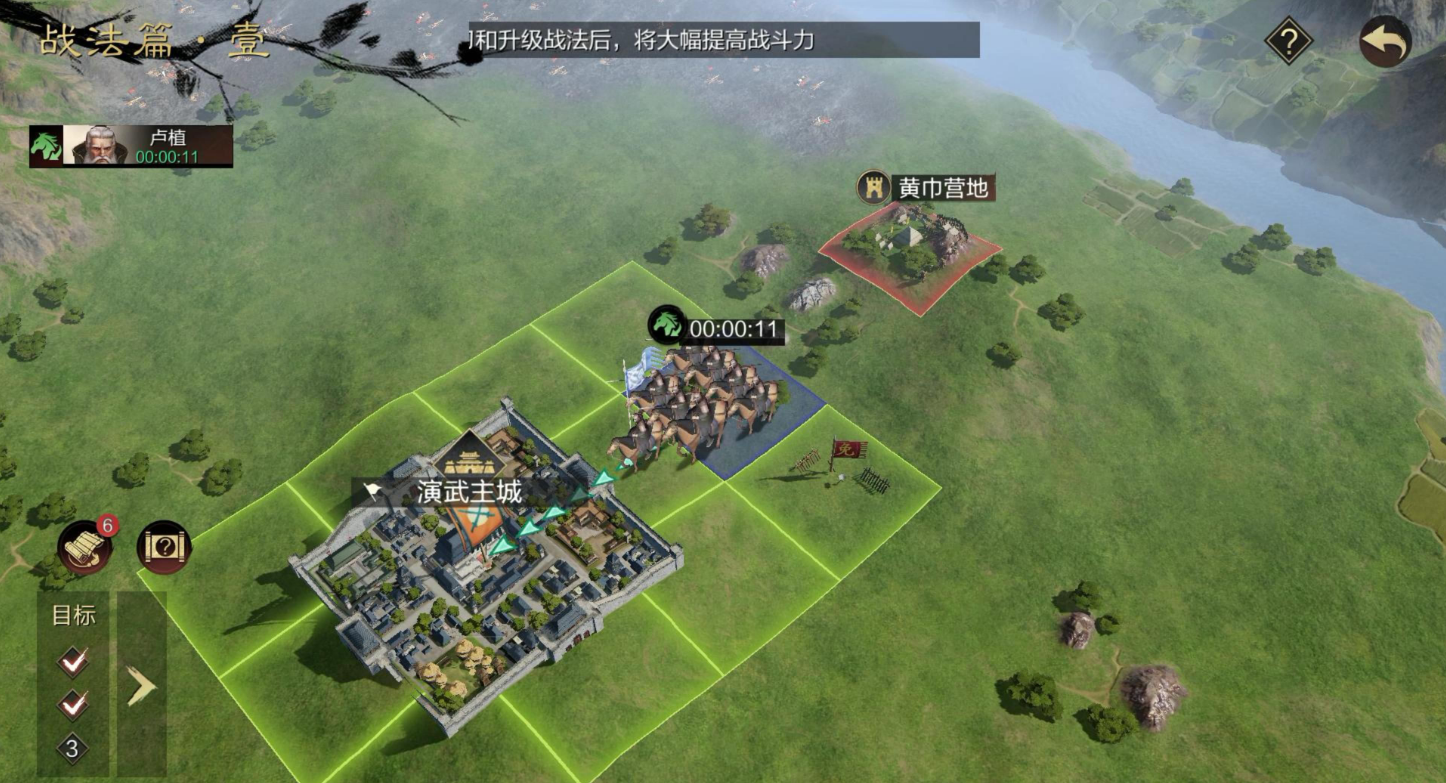
Task: Click the 黄巾营地 fortress emblem icon
Action: coord(875,188)
